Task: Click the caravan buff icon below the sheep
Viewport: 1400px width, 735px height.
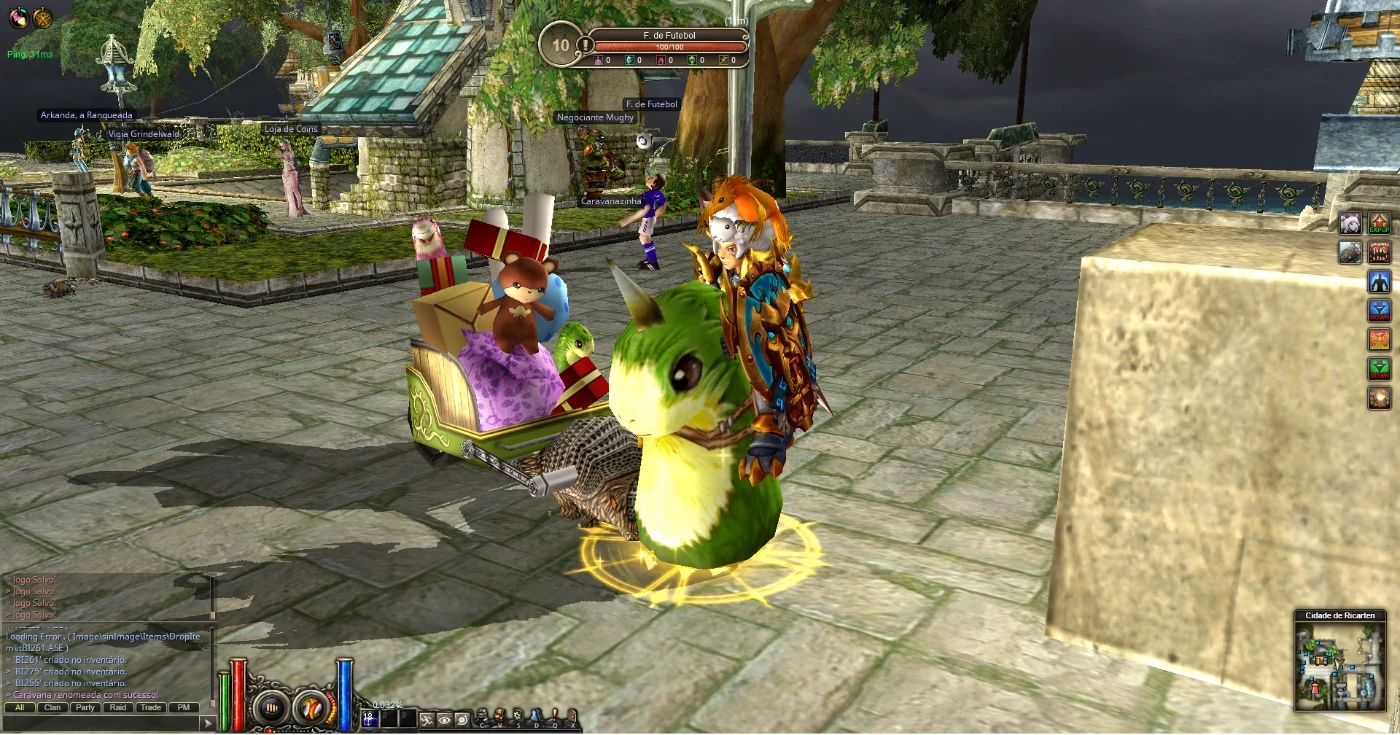Action: (1349, 252)
